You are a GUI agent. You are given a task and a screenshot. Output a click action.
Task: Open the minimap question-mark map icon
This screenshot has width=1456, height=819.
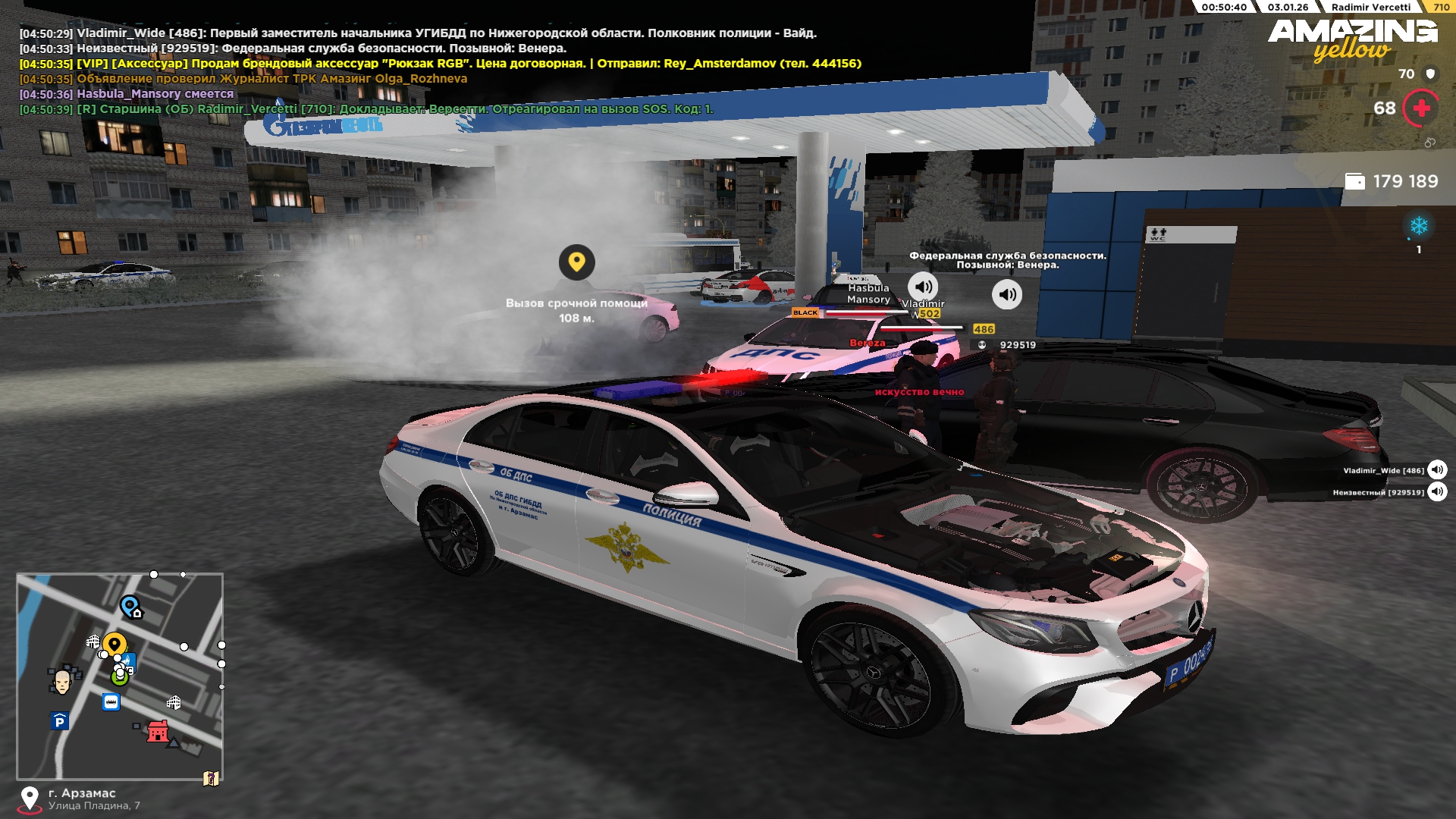click(x=211, y=778)
